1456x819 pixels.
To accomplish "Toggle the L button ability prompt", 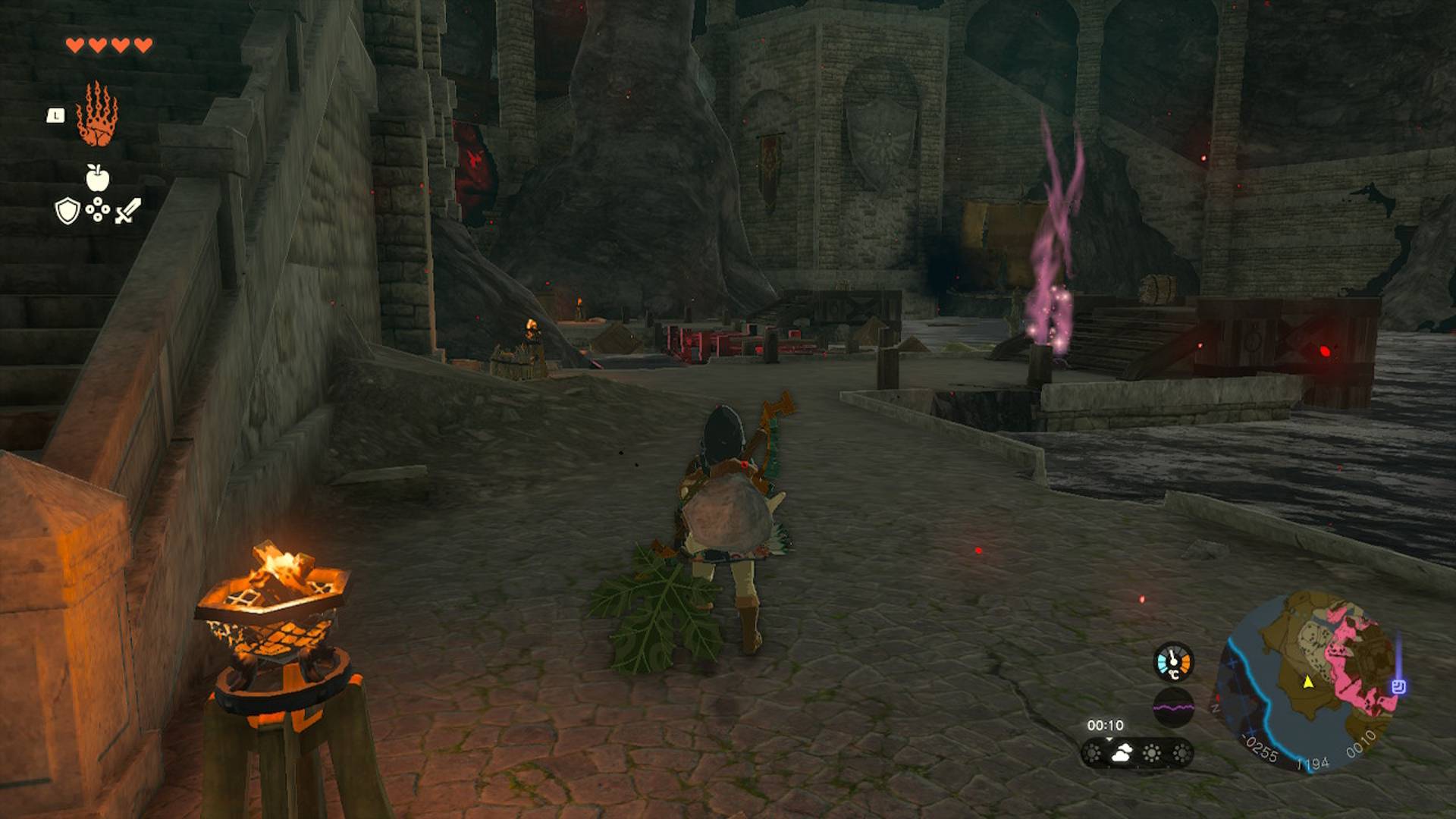I will tap(54, 114).
